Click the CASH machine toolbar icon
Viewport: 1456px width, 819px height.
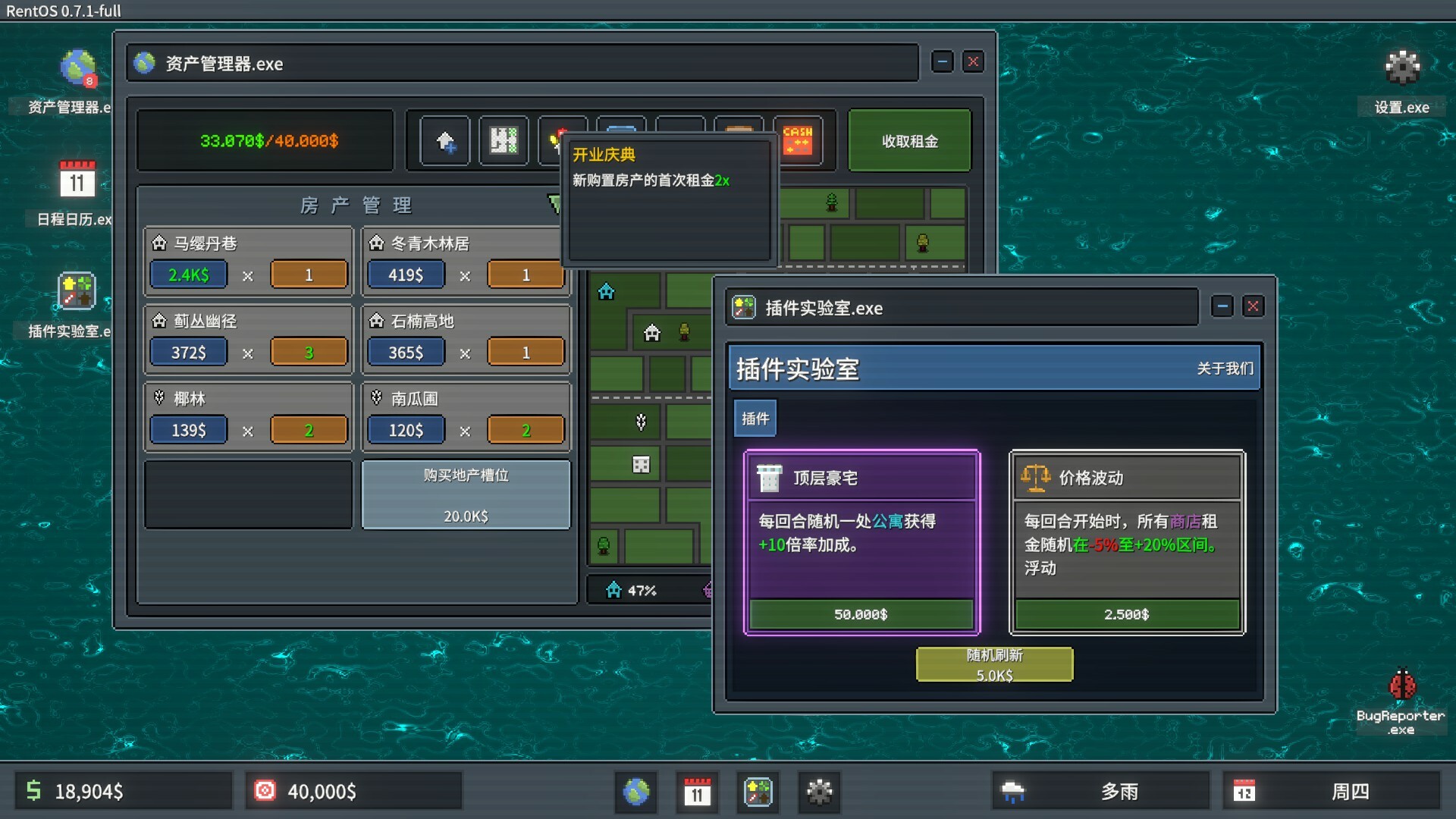[797, 140]
